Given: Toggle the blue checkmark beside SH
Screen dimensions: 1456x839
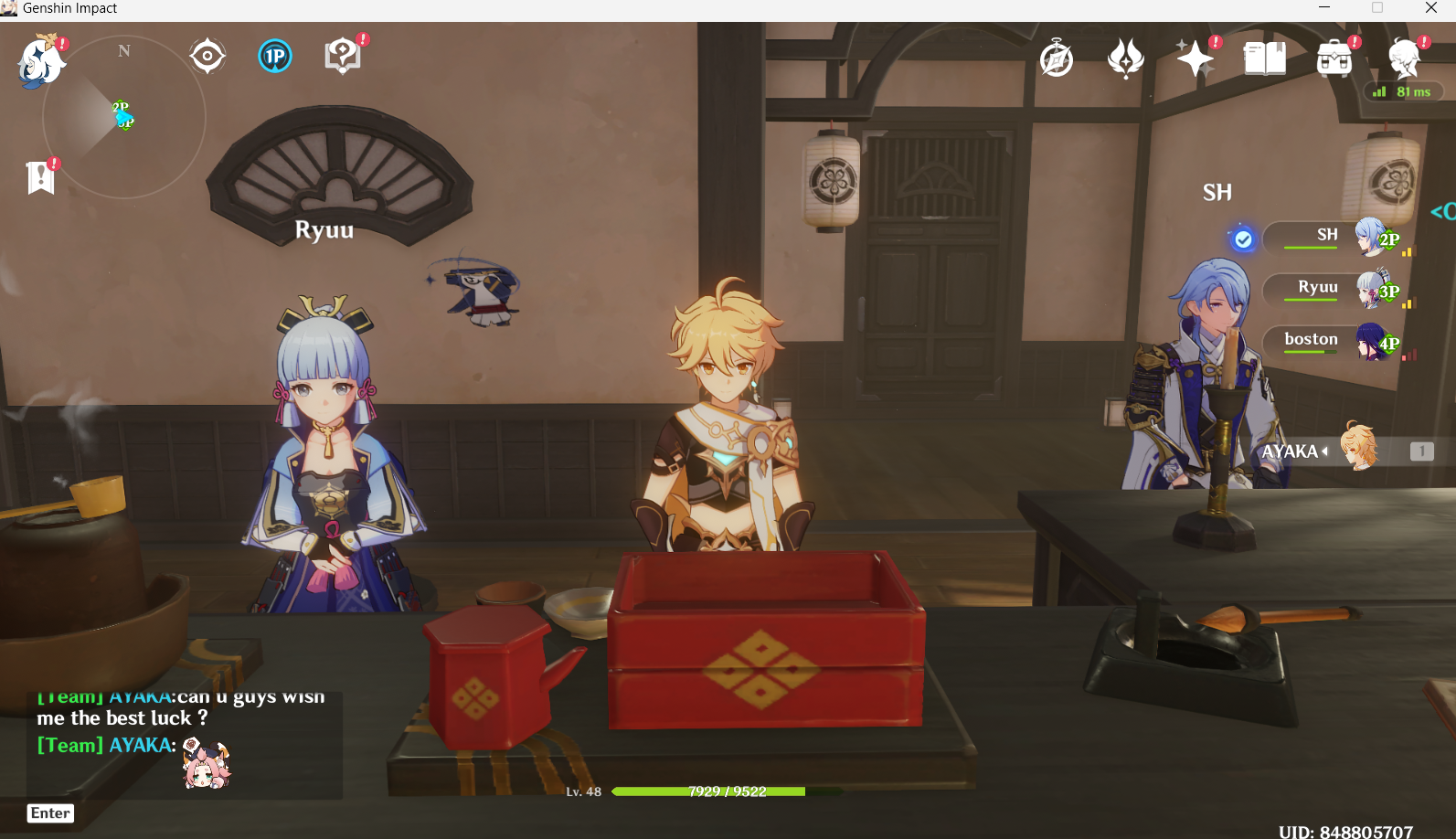Looking at the screenshot, I should pos(1241,238).
